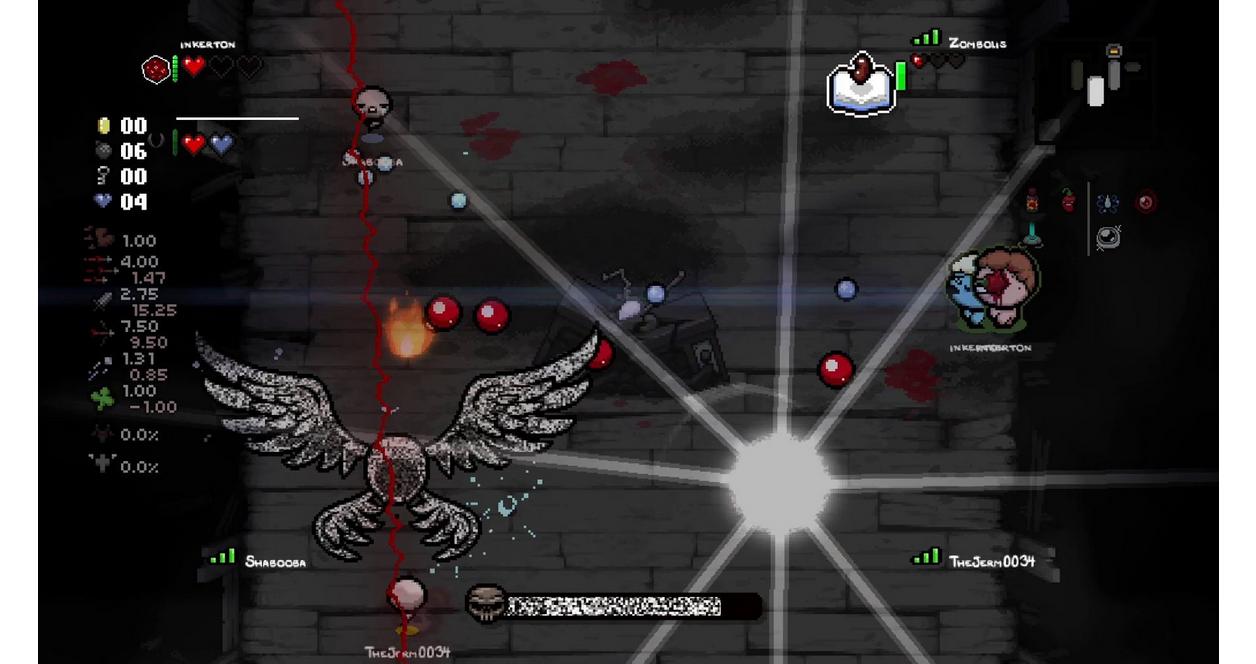
Task: Click the red eyeball item icon
Action: pos(1146,203)
